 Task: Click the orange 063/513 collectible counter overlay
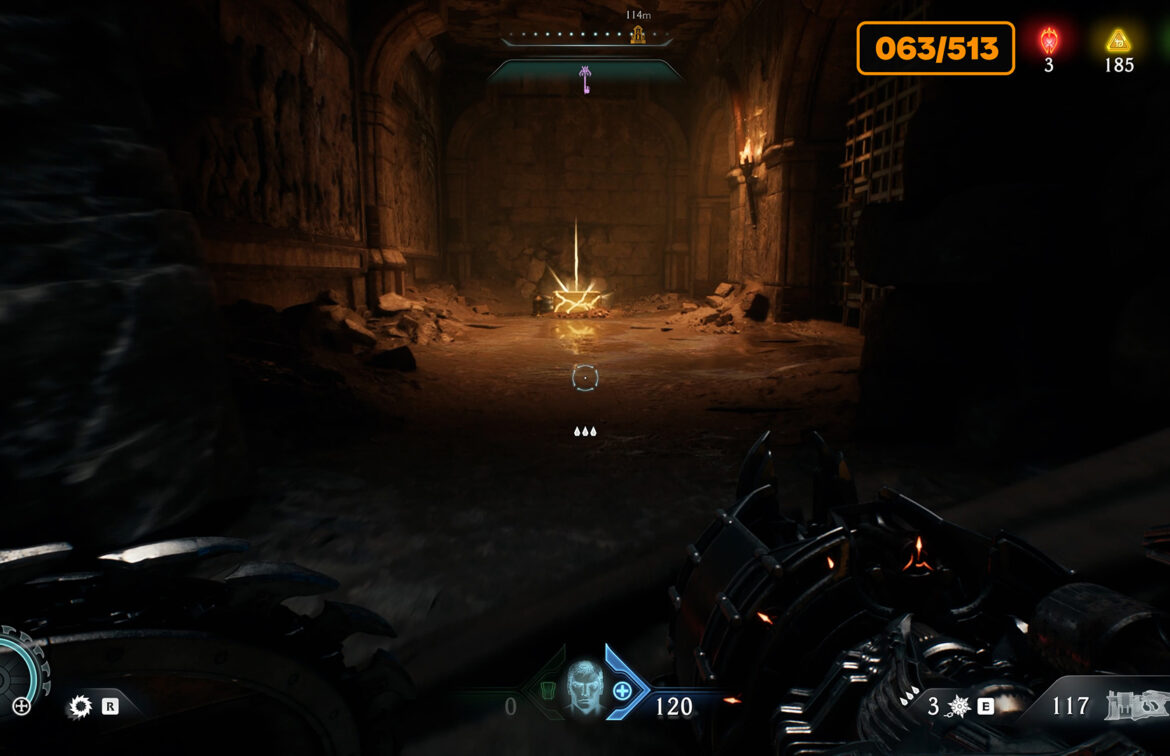coord(935,48)
